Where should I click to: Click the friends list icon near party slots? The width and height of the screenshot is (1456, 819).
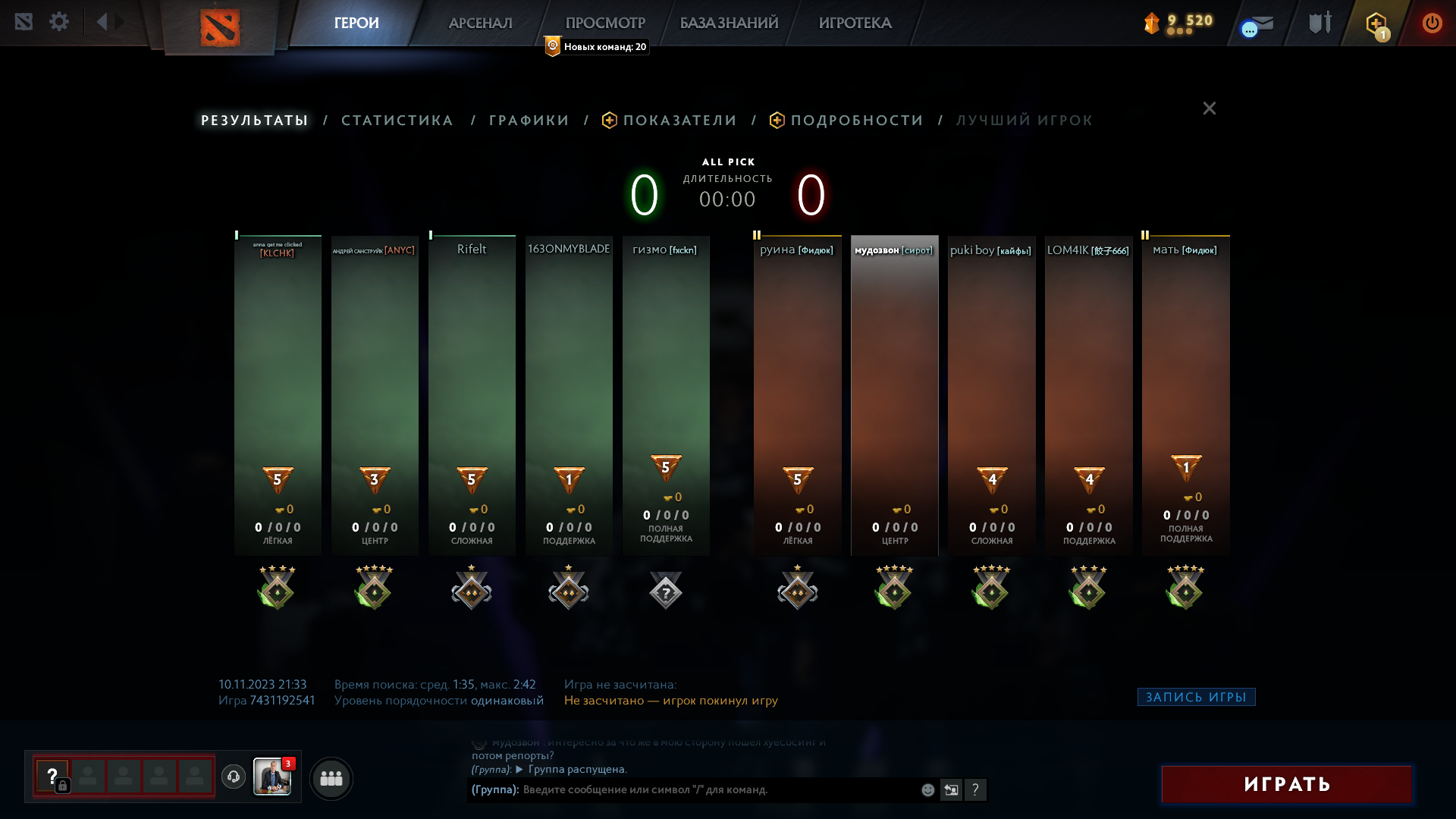331,778
